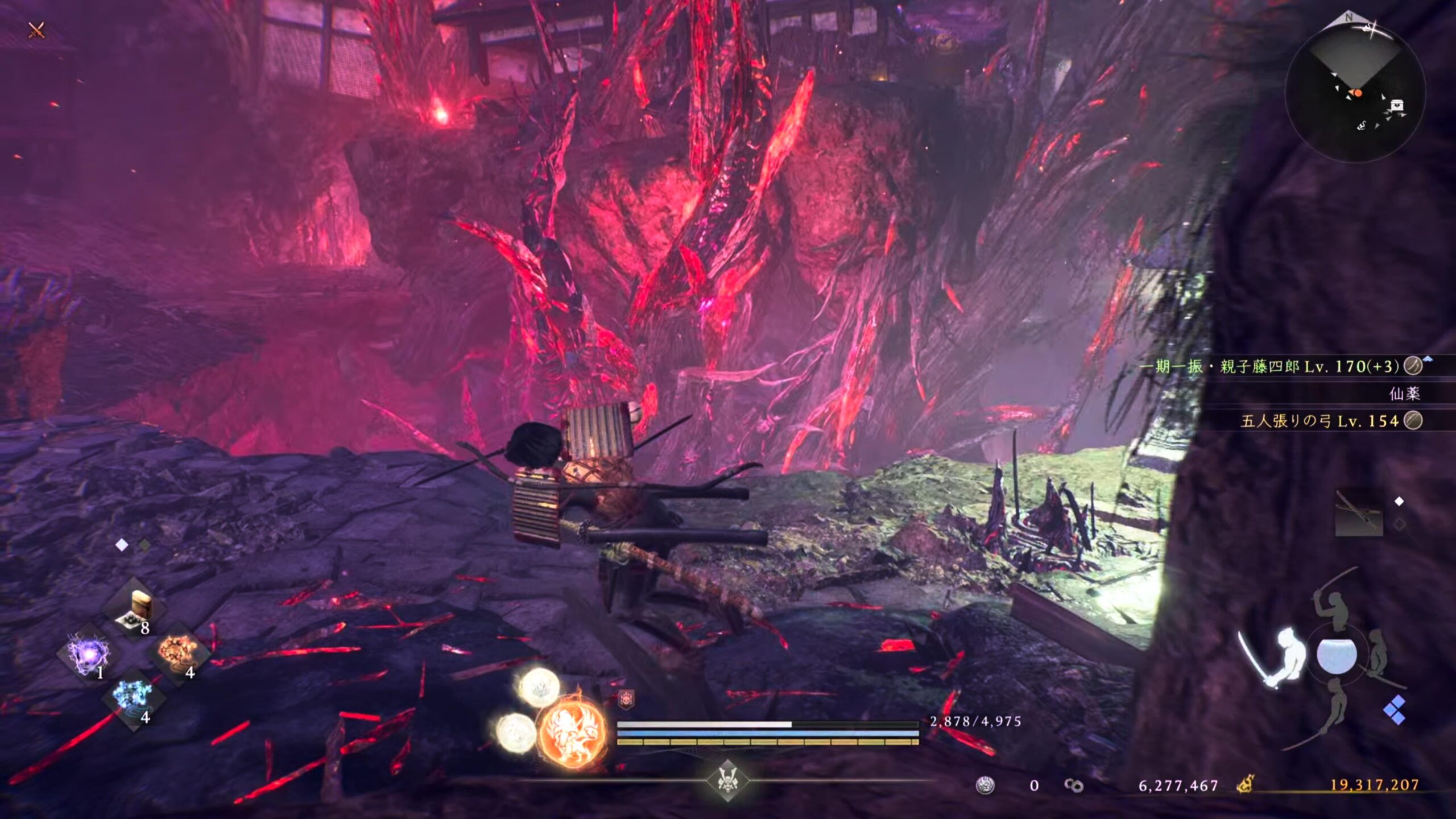1456x819 pixels.
Task: Choose the 仙薬 elixir entry
Action: (1404, 394)
